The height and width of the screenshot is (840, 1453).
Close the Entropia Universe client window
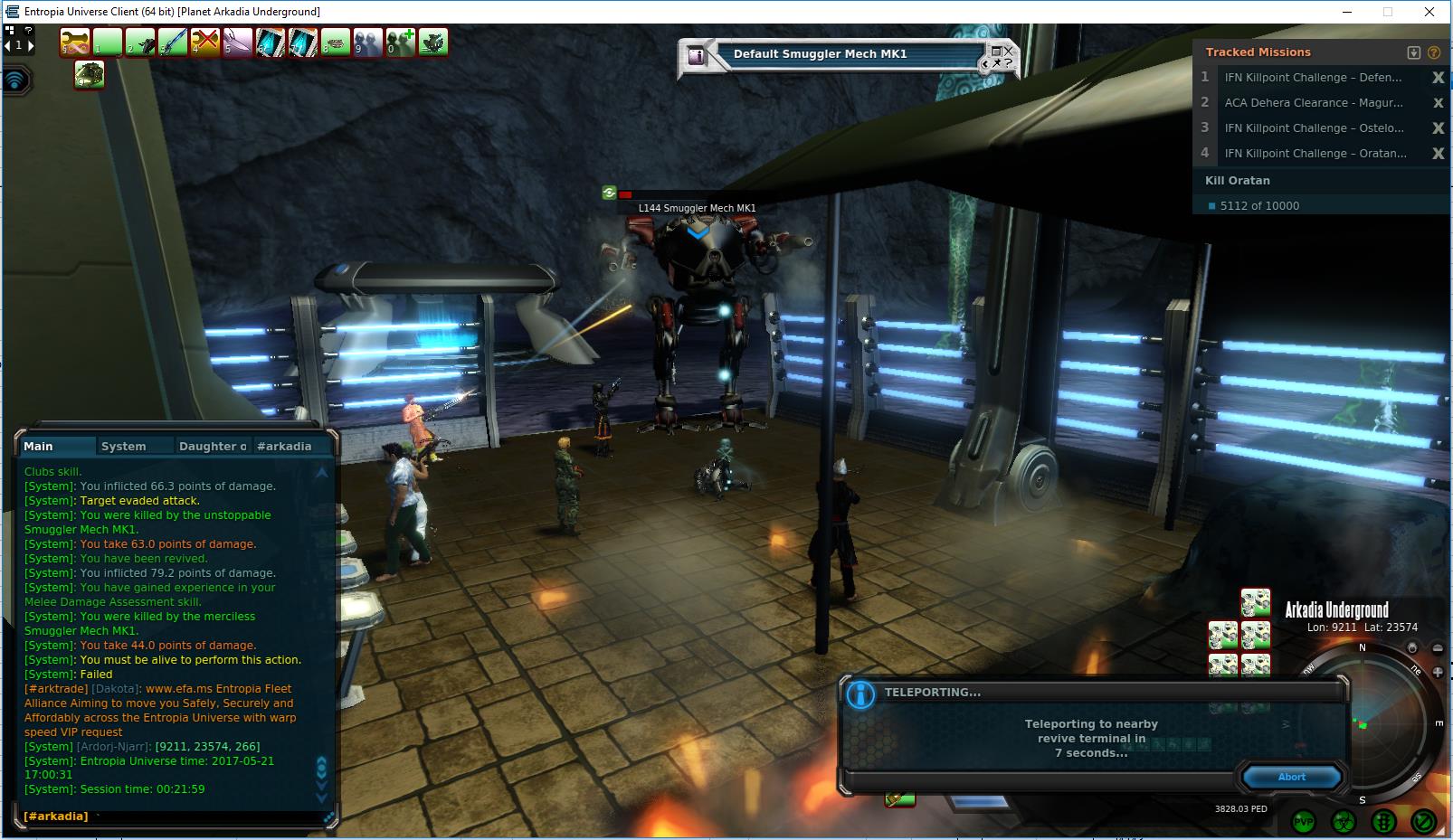click(x=1429, y=12)
